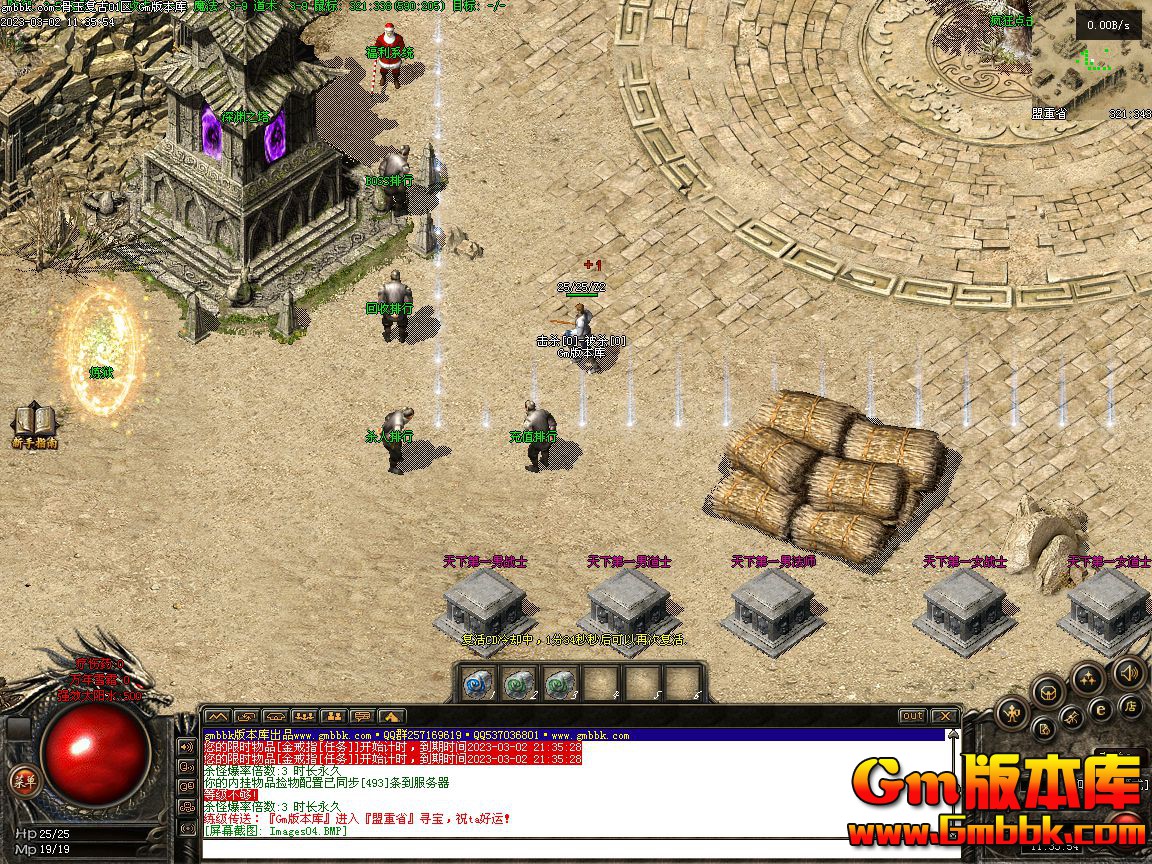The height and width of the screenshot is (864, 1152).
Task: Click the chat panel's out button
Action: 912,716
